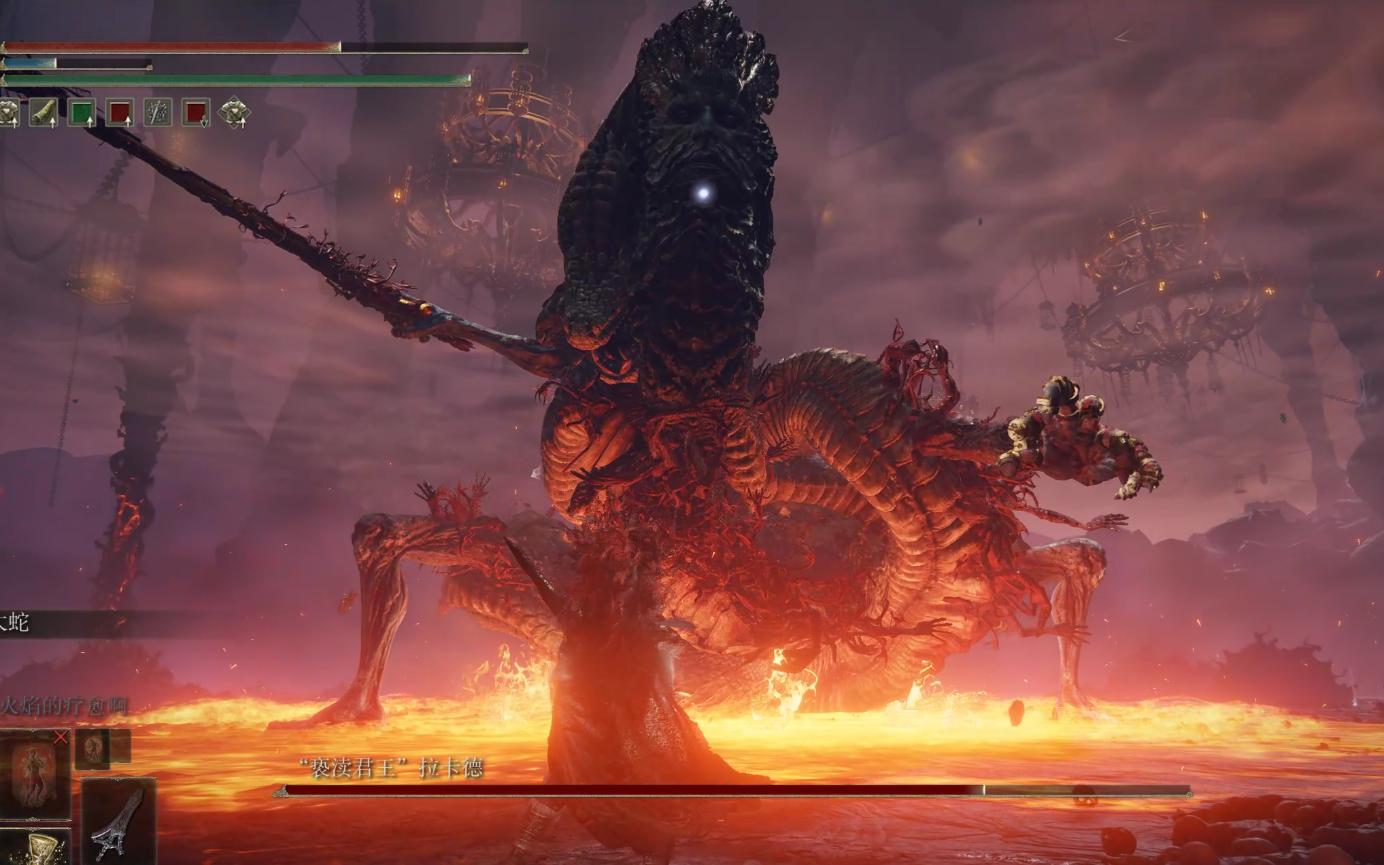1384x865 pixels.
Task: Select the golden flask quick item slot
Action: [35, 846]
